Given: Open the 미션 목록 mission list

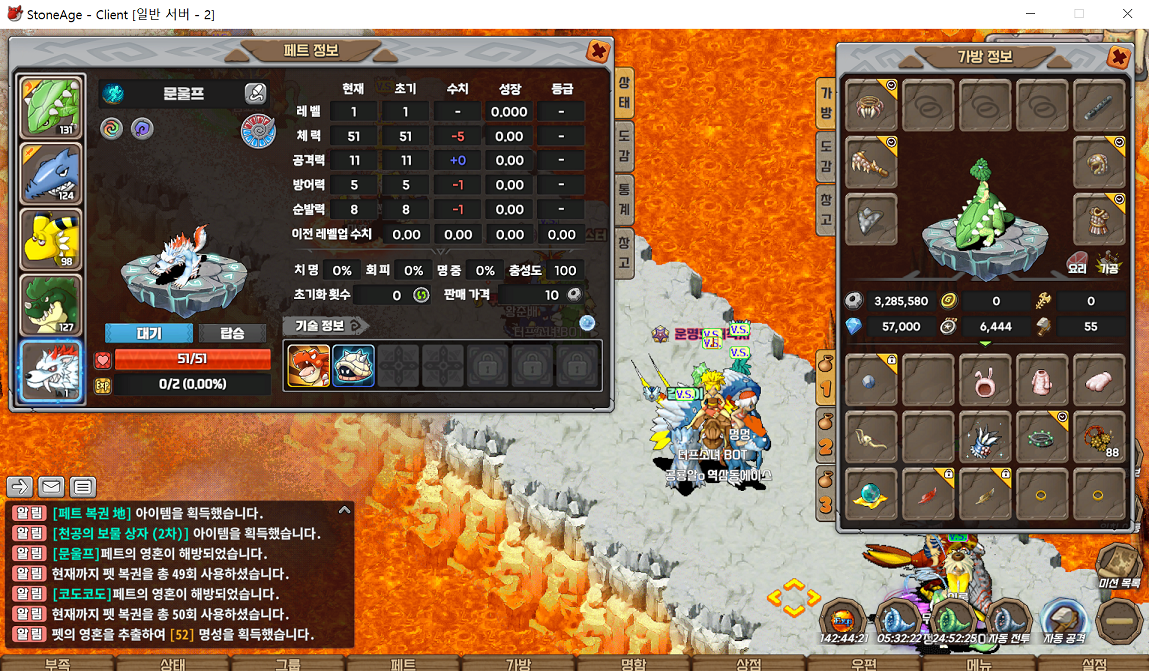Looking at the screenshot, I should 1120,567.
